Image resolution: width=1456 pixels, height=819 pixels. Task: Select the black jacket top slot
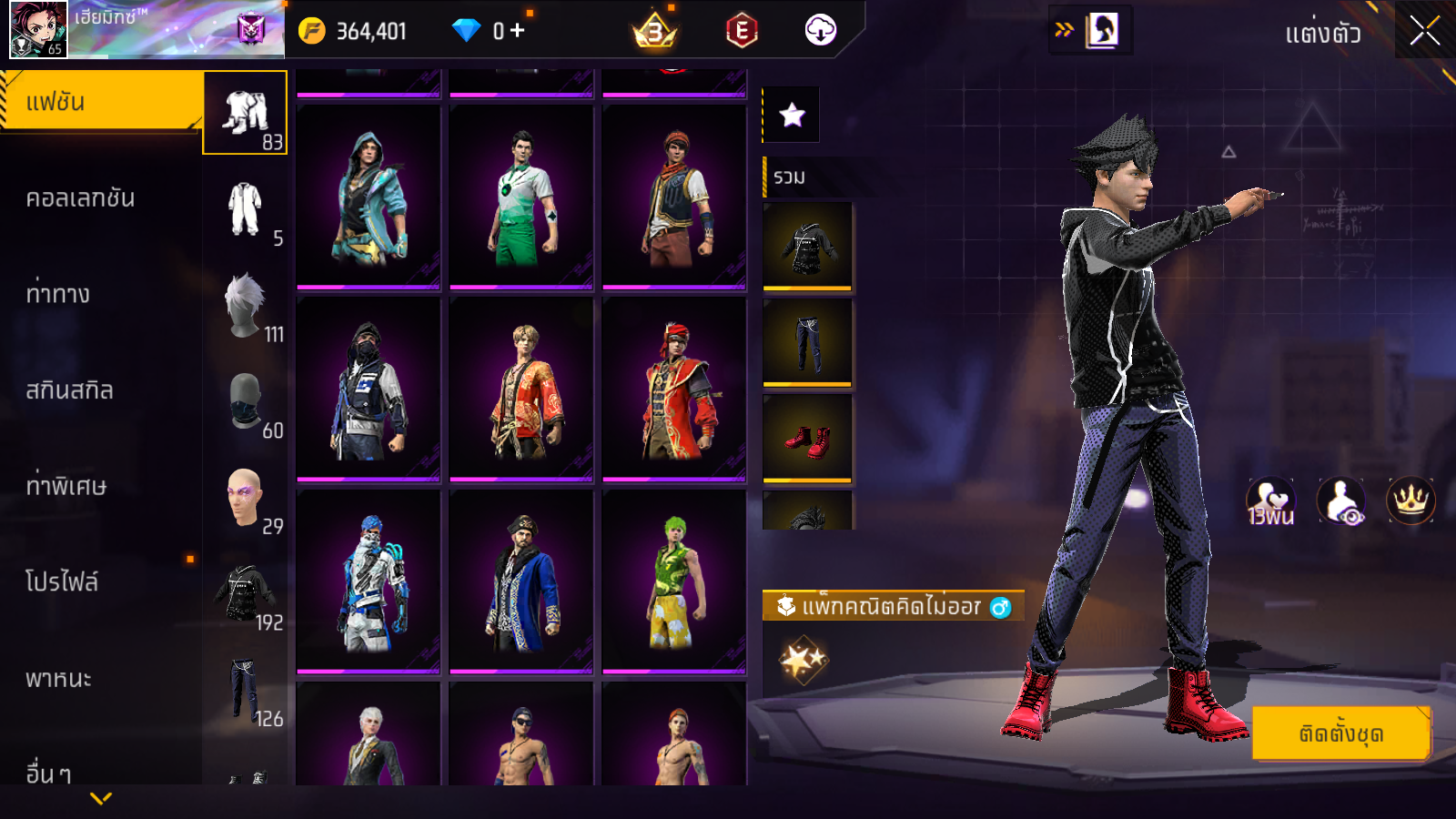[x=807, y=246]
